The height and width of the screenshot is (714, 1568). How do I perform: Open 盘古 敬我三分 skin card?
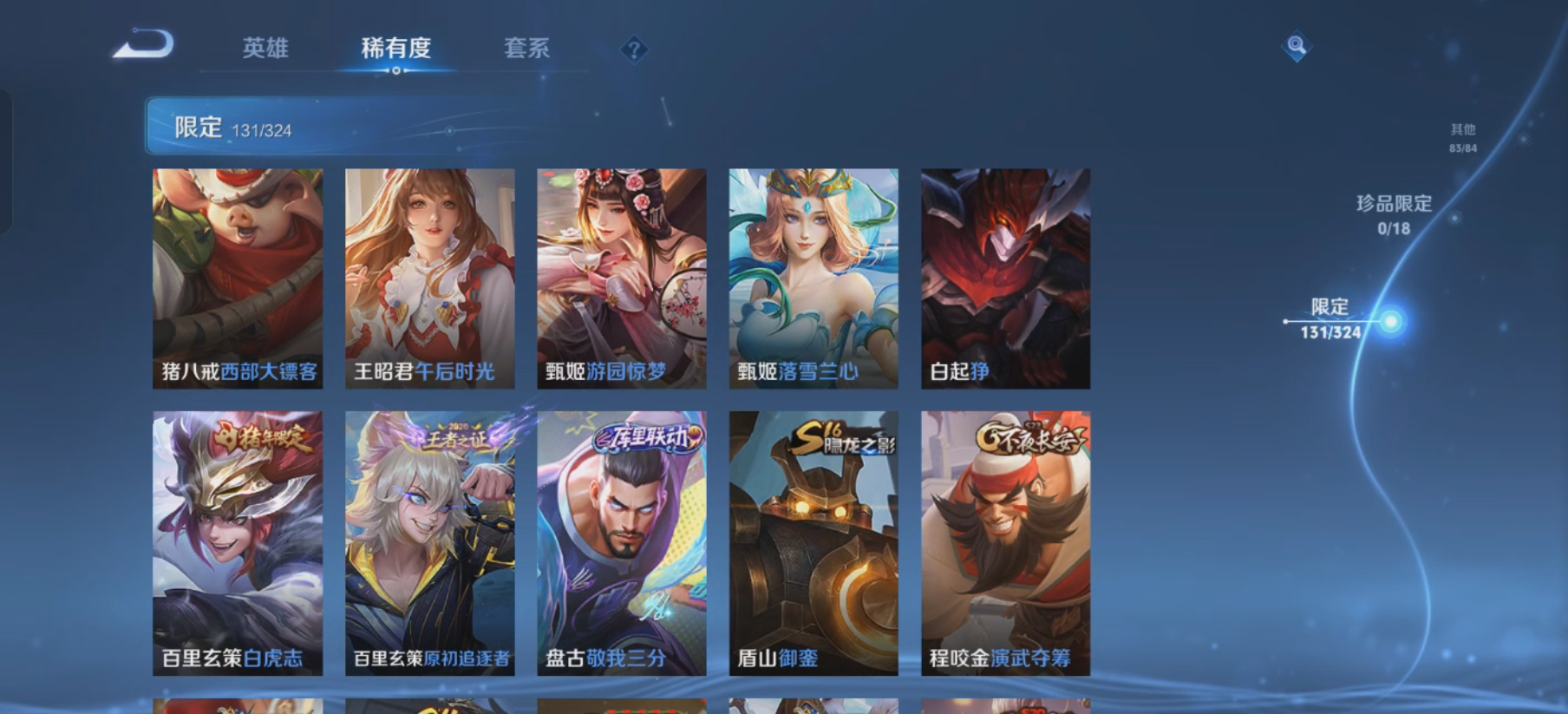621,543
